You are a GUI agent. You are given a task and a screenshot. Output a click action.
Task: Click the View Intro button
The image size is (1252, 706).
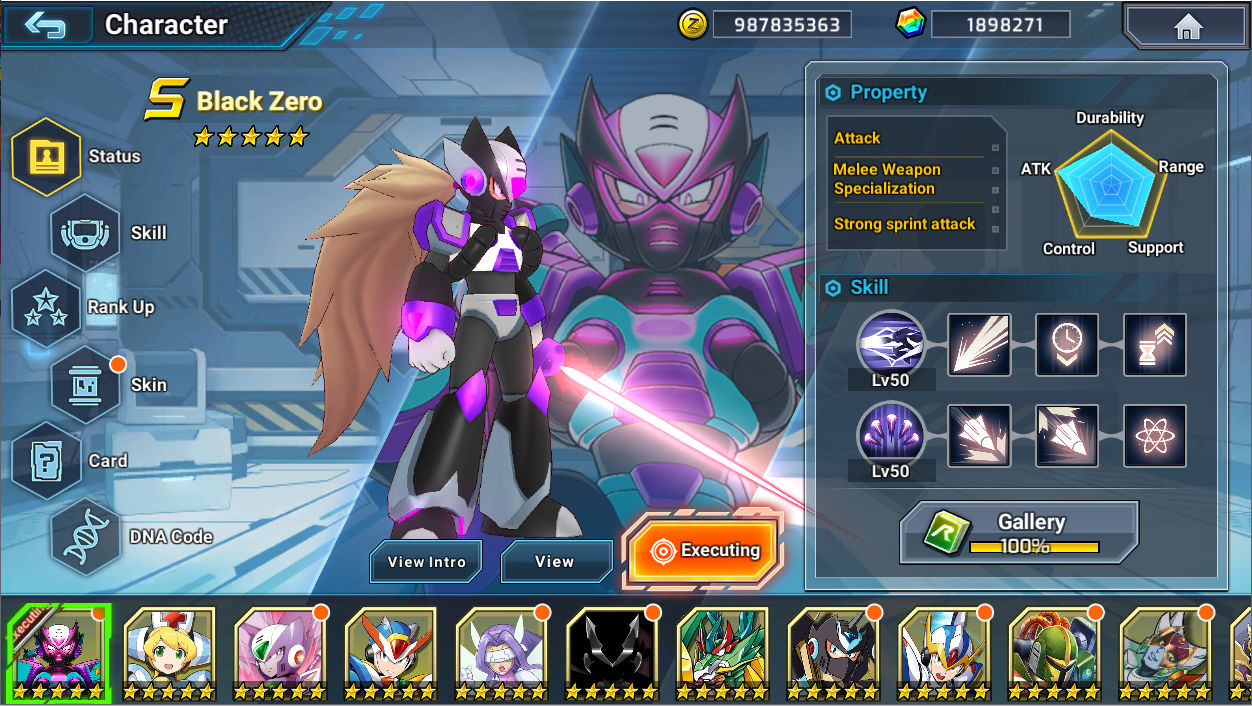(x=426, y=562)
